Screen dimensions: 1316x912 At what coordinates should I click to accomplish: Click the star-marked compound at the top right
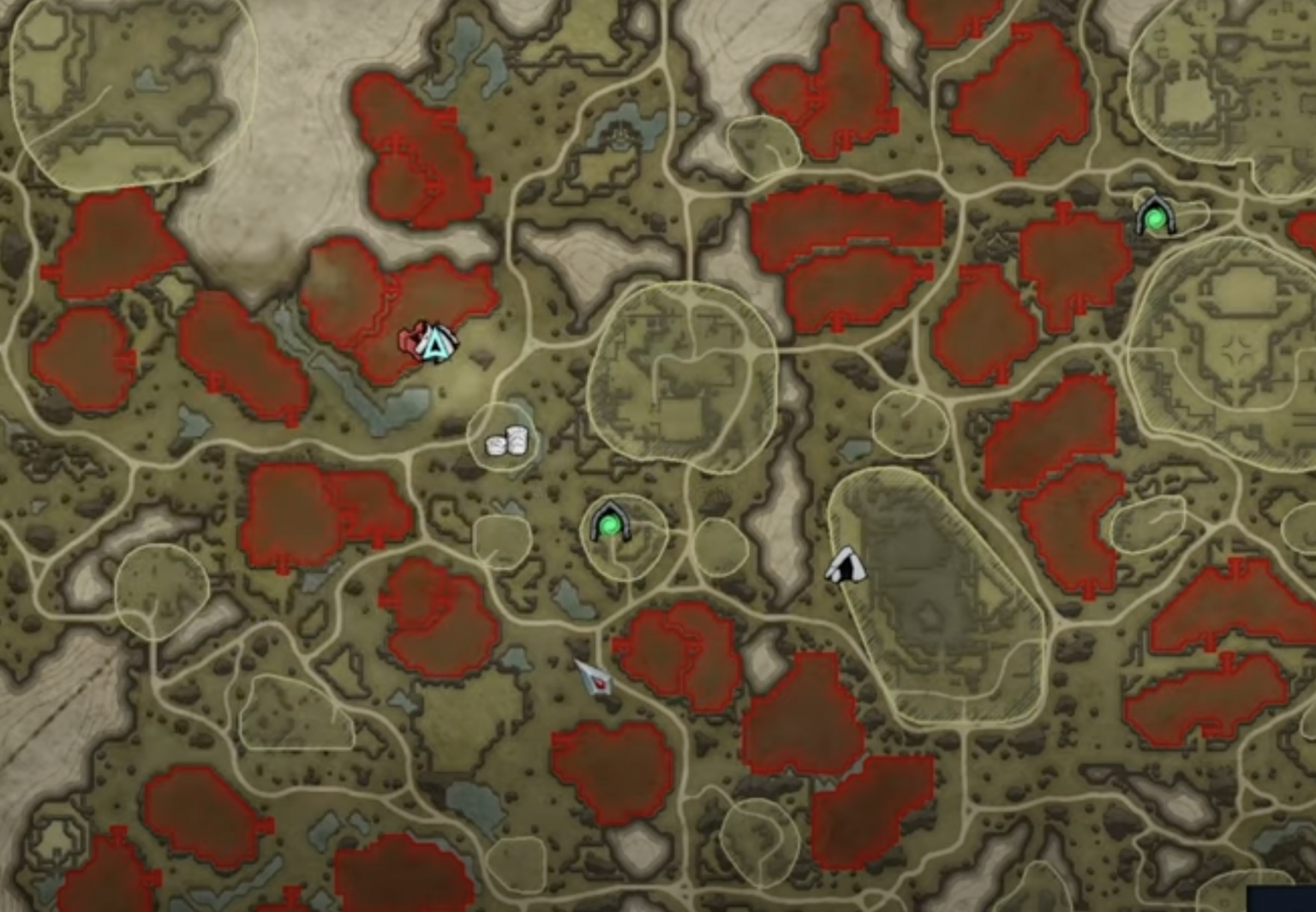click(x=1238, y=348)
